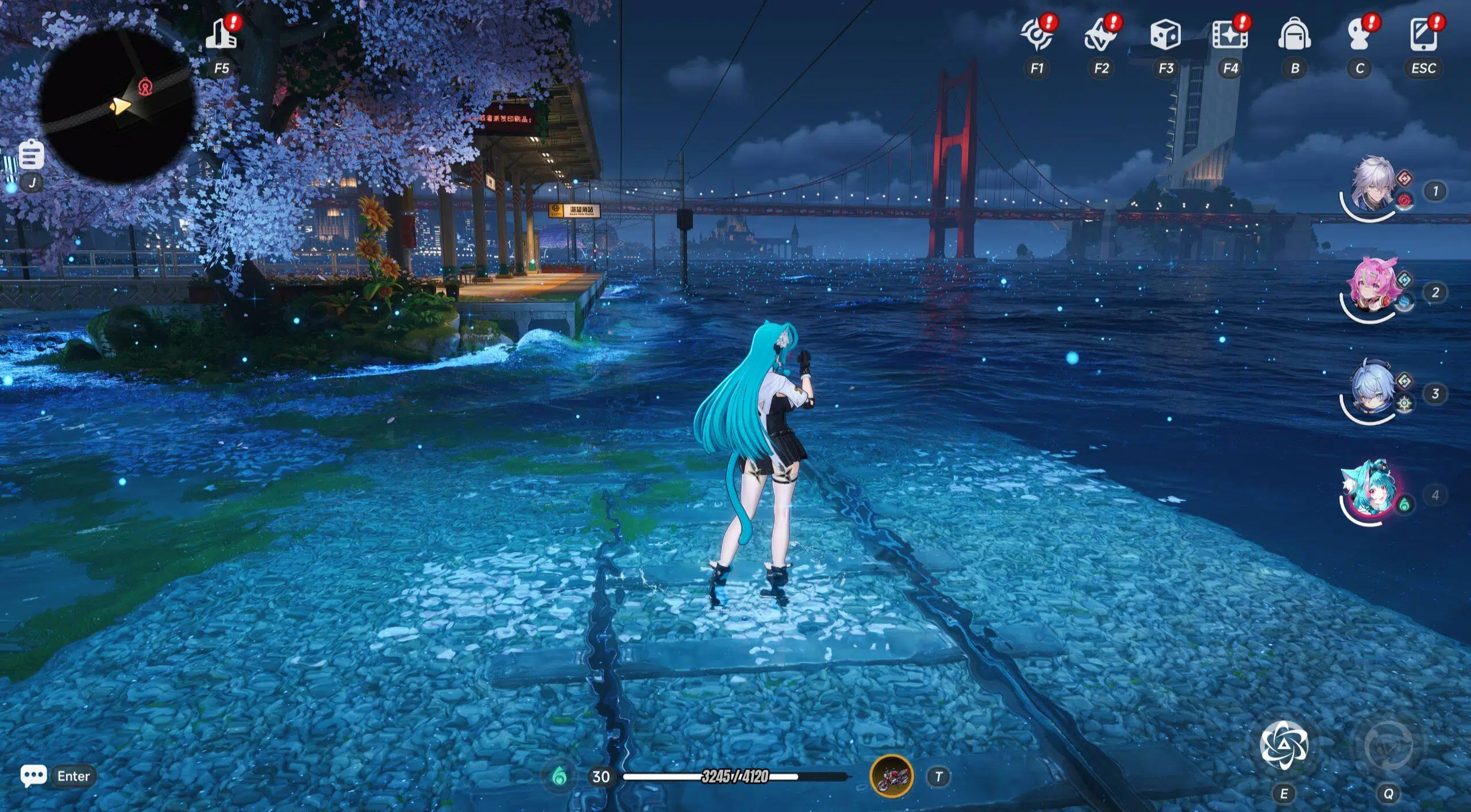Click the green flame element icon
1471x812 pixels.
click(559, 776)
